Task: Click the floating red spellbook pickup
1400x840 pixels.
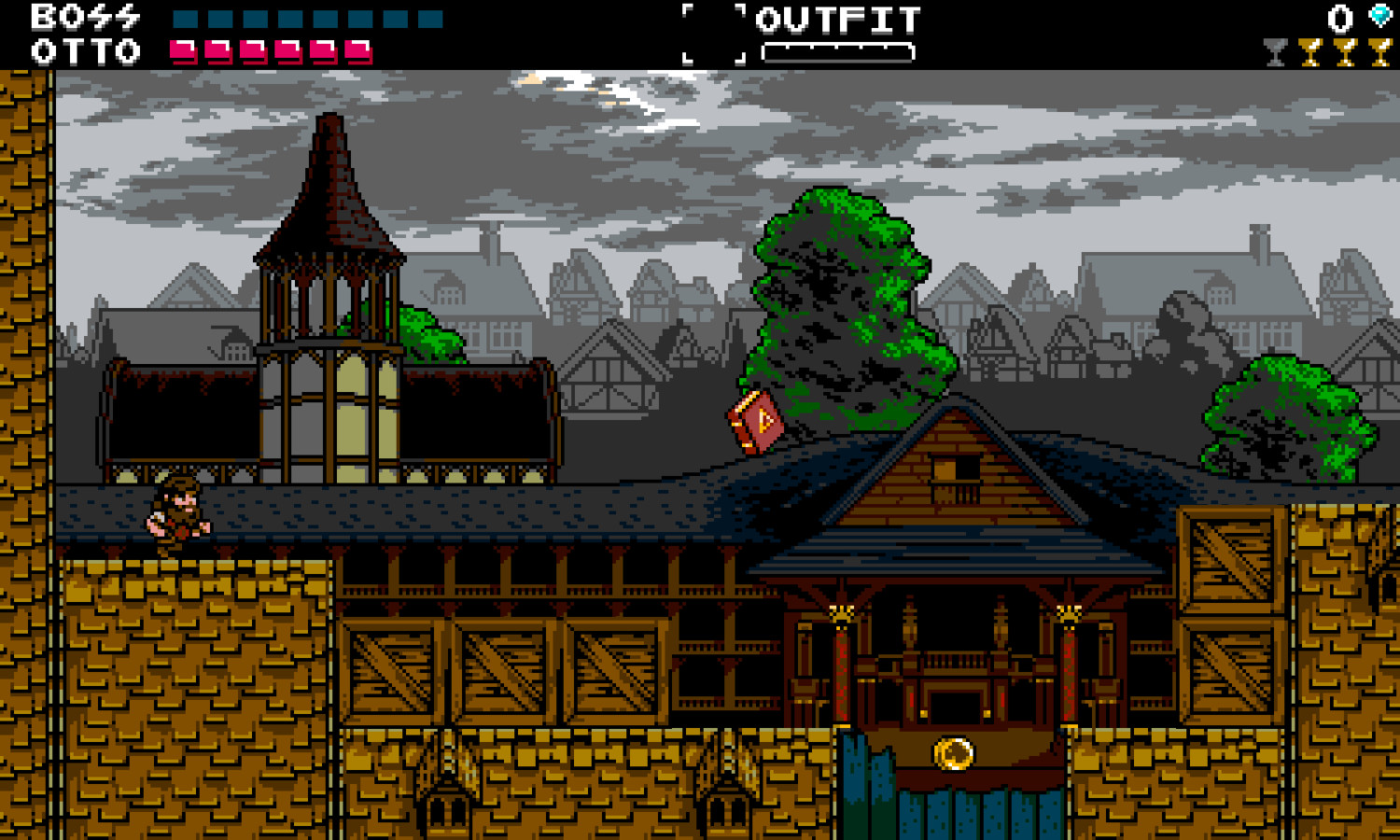Action: point(754,422)
